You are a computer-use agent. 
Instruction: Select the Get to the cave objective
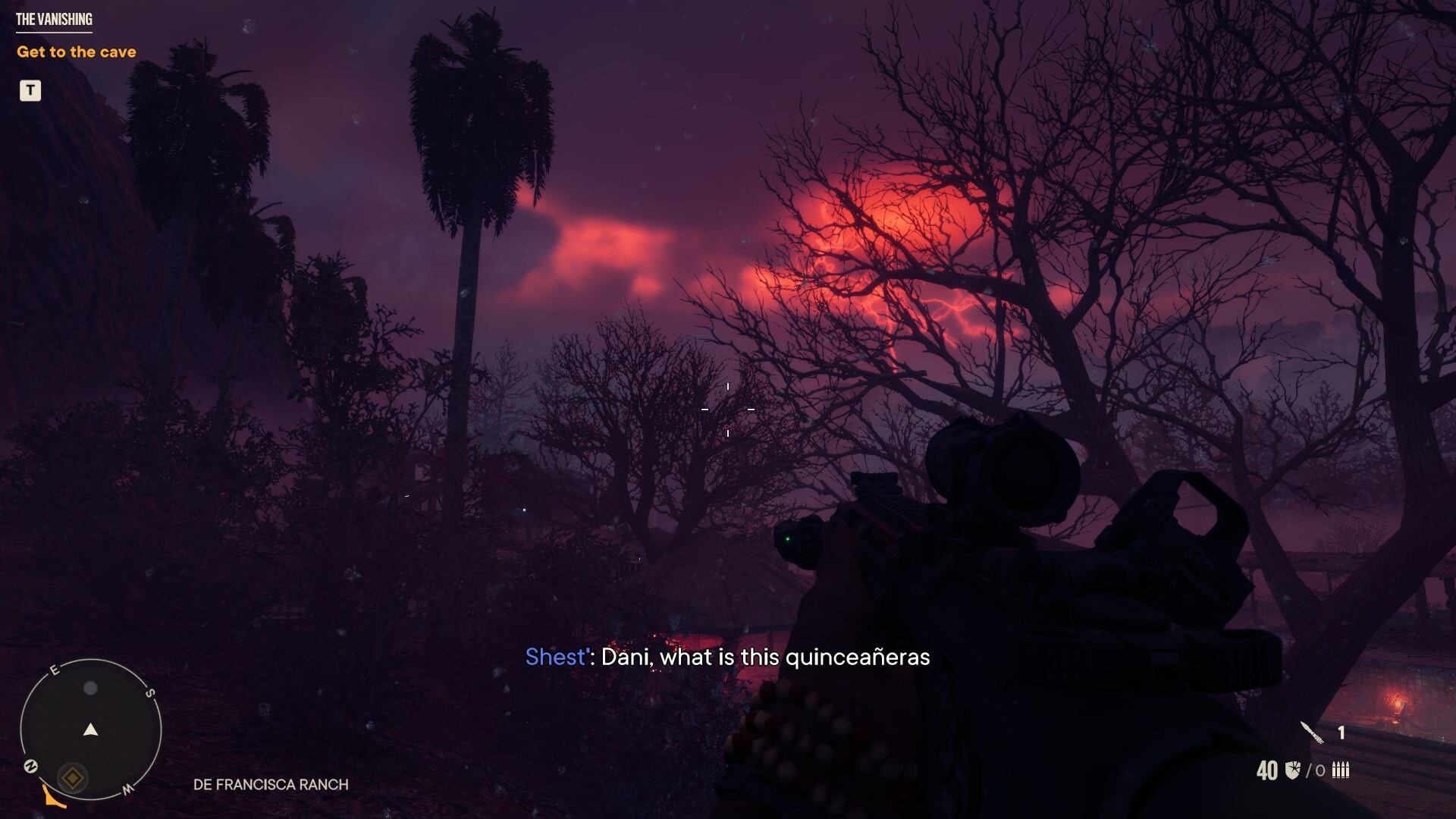pyautogui.click(x=77, y=52)
